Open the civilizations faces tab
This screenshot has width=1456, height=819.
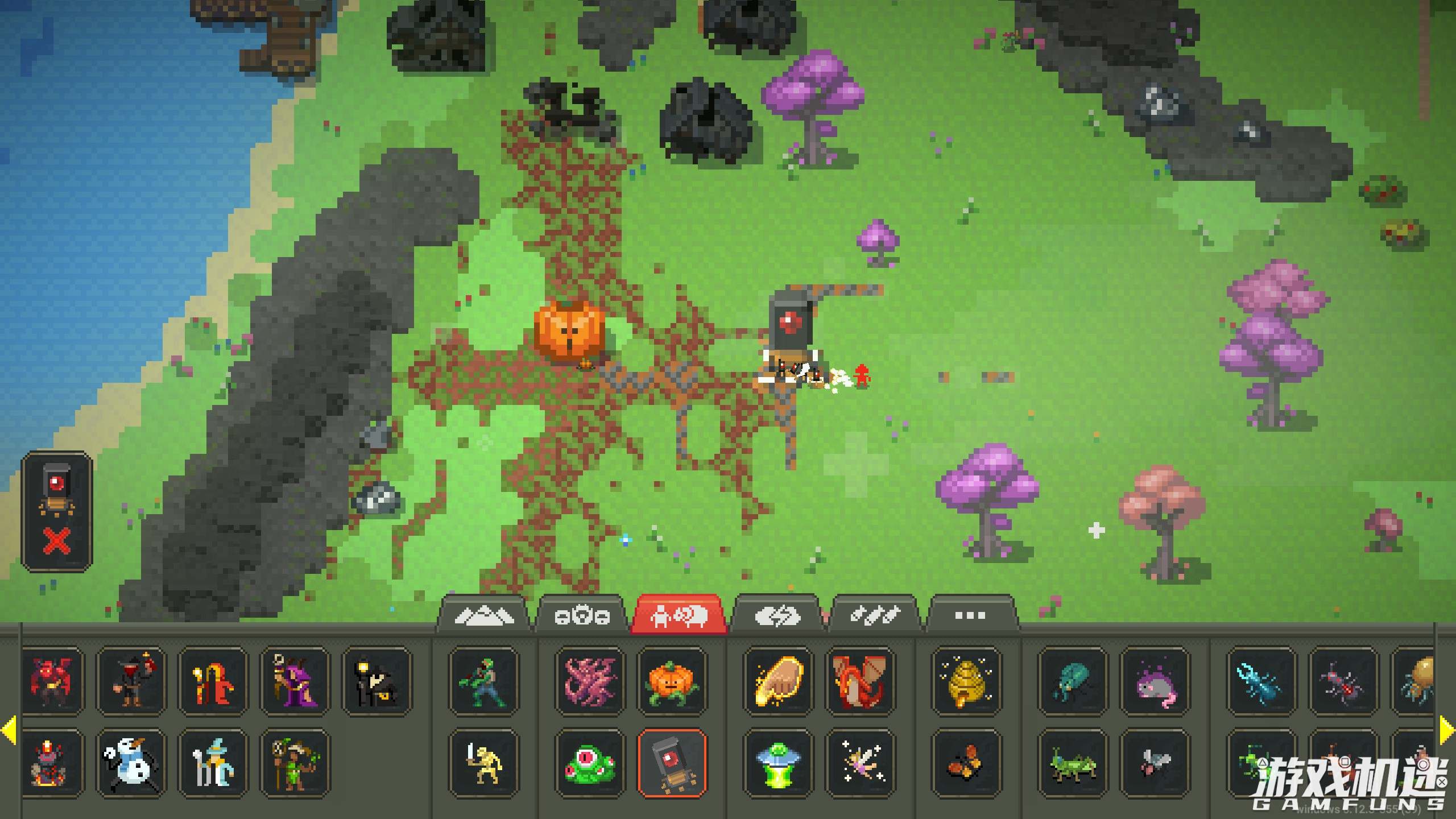581,615
